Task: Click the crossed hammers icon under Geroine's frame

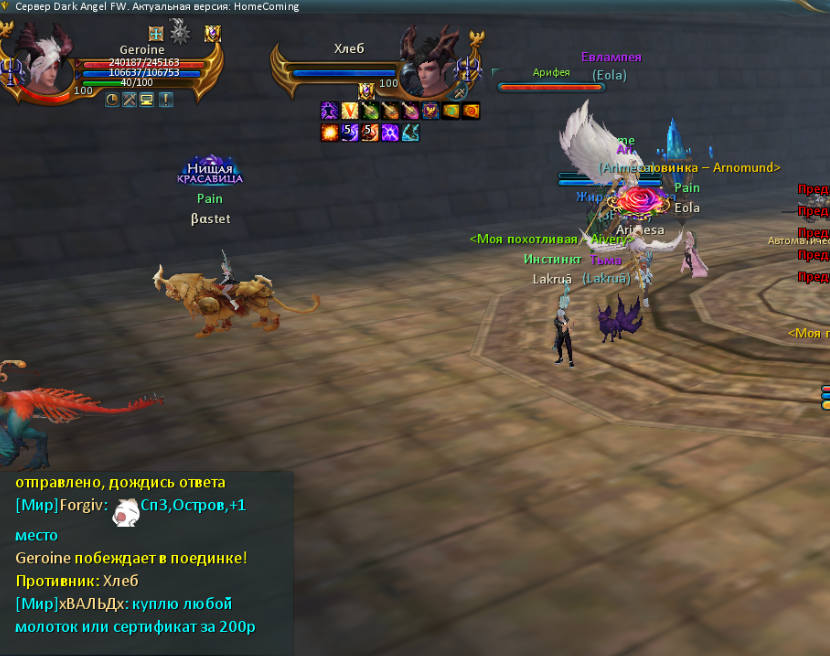Action: click(129, 99)
